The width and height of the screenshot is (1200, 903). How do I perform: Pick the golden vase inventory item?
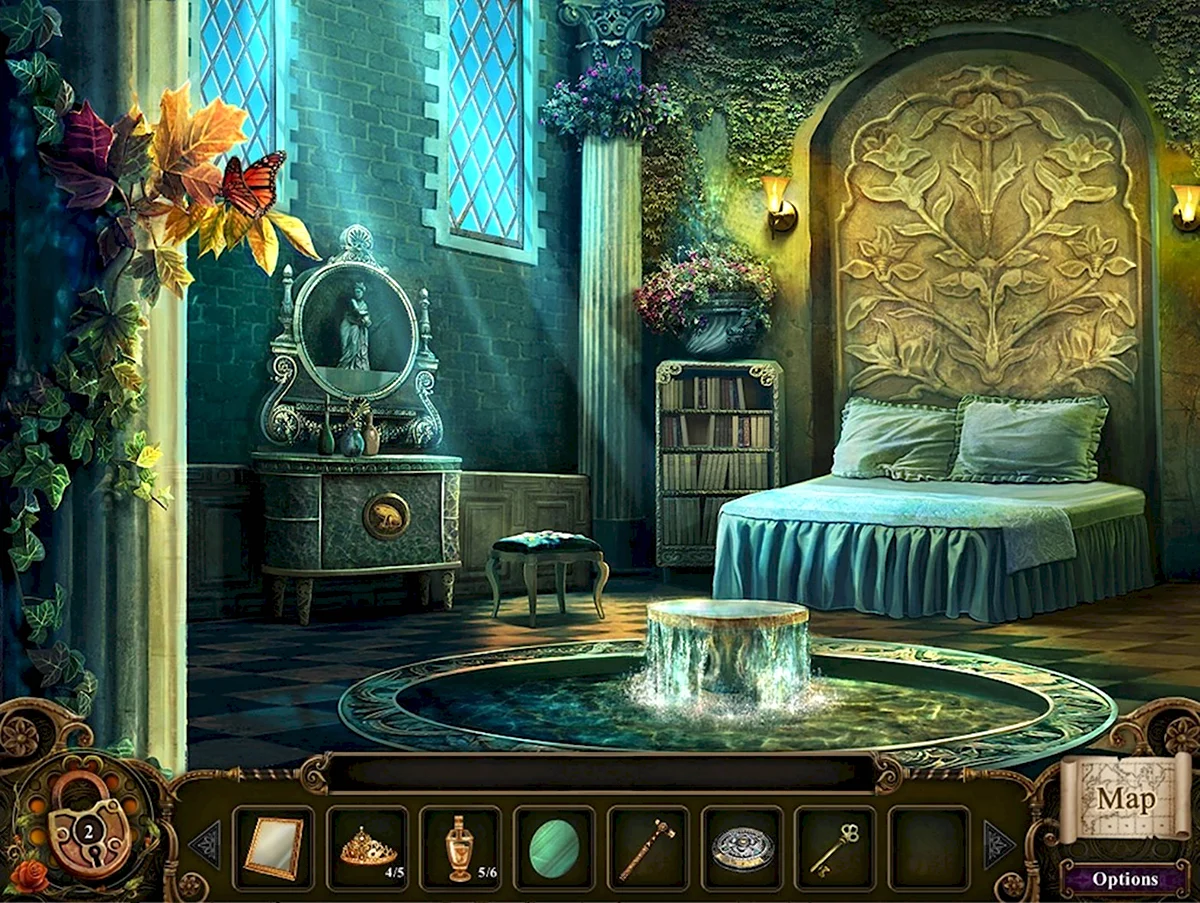(460, 848)
